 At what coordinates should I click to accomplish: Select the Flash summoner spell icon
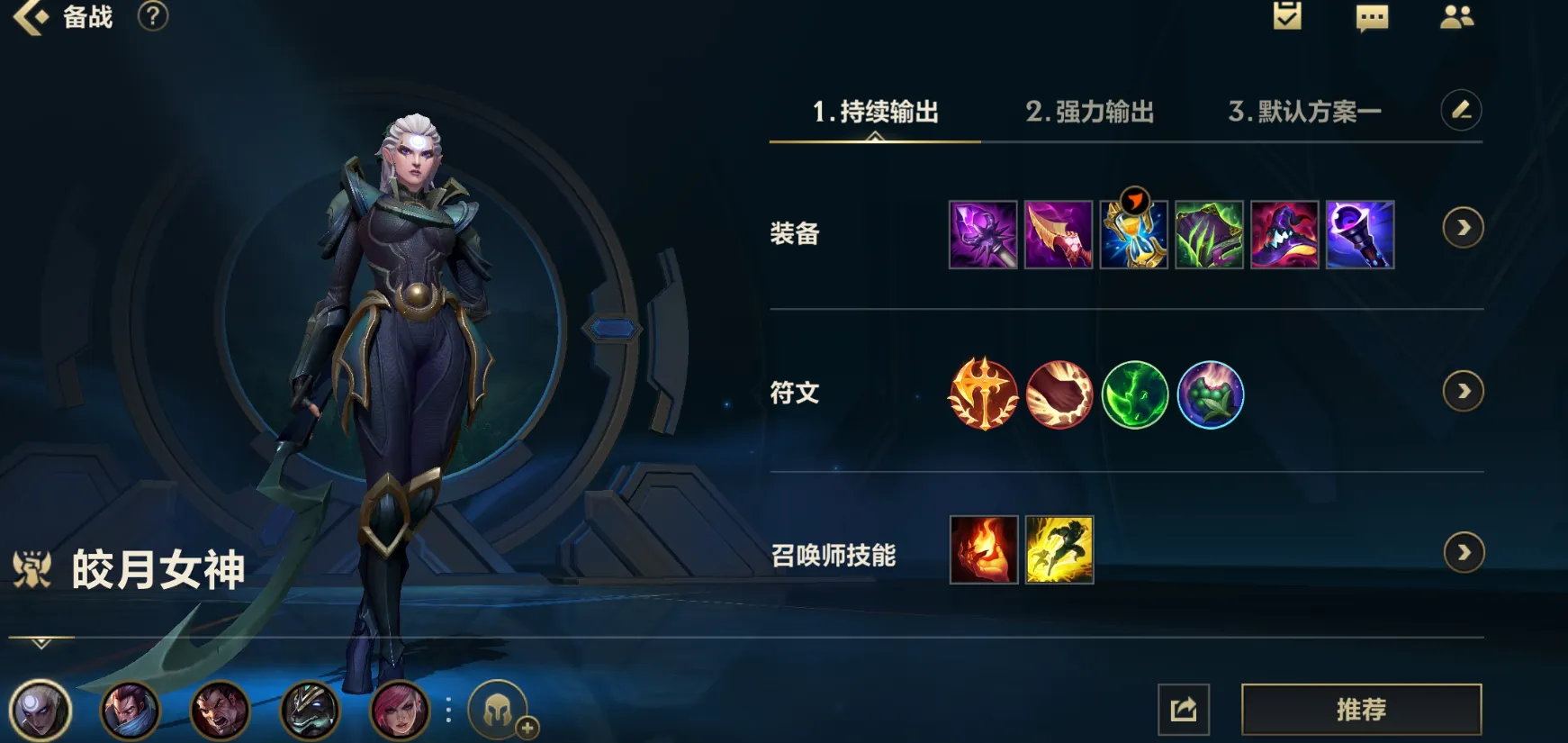1059,551
